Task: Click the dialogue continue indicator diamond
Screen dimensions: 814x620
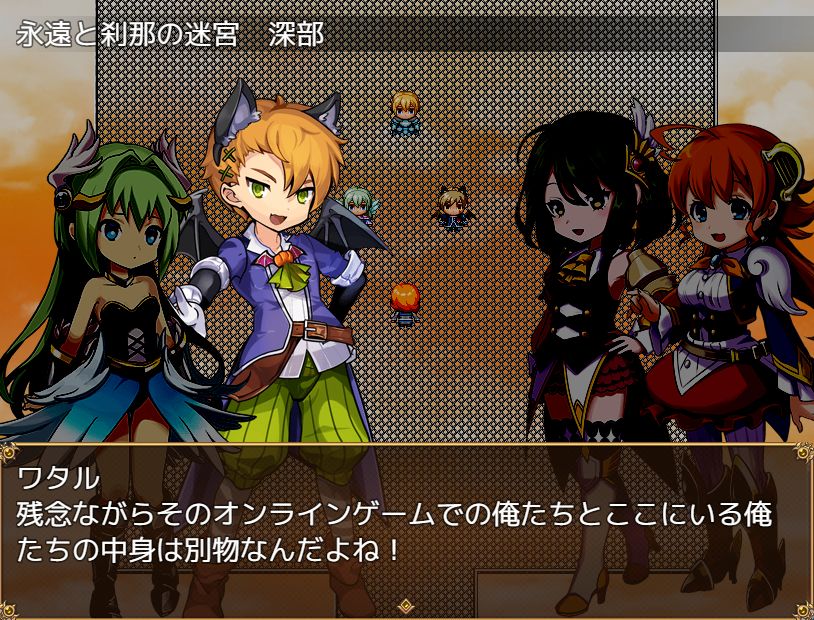Action: pyautogui.click(x=406, y=606)
